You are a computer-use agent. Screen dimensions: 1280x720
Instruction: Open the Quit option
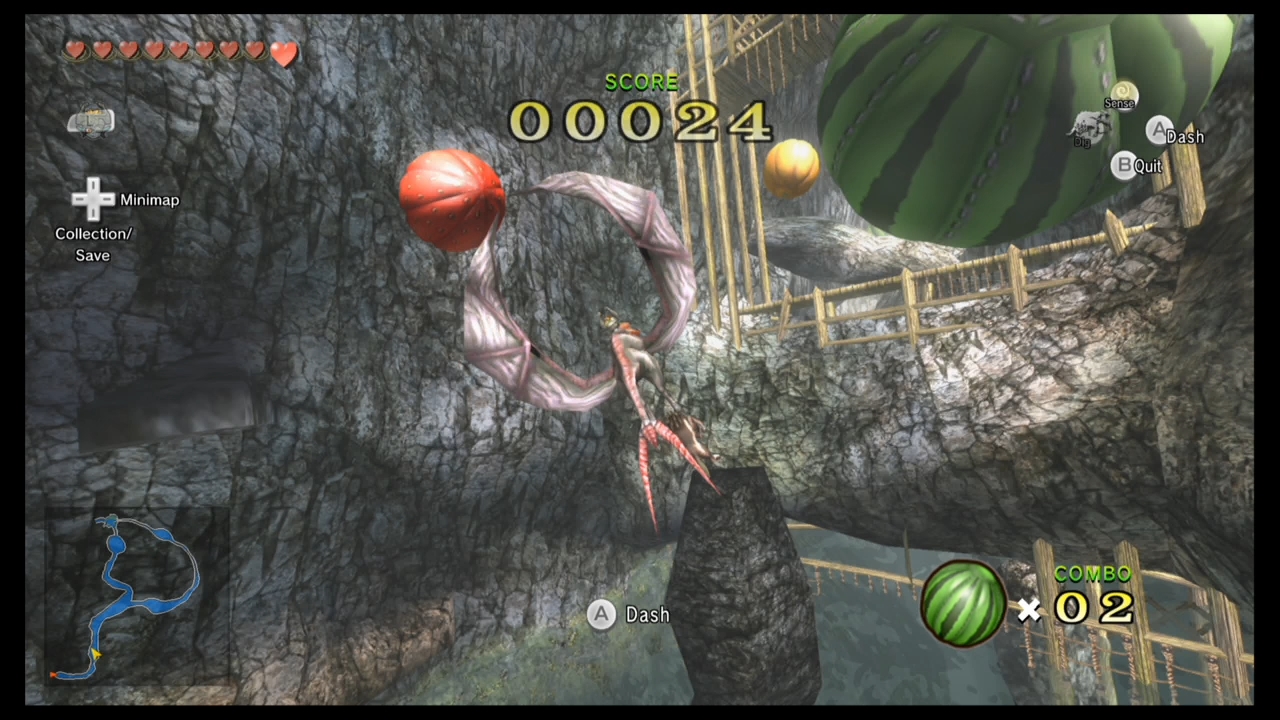coord(1147,166)
